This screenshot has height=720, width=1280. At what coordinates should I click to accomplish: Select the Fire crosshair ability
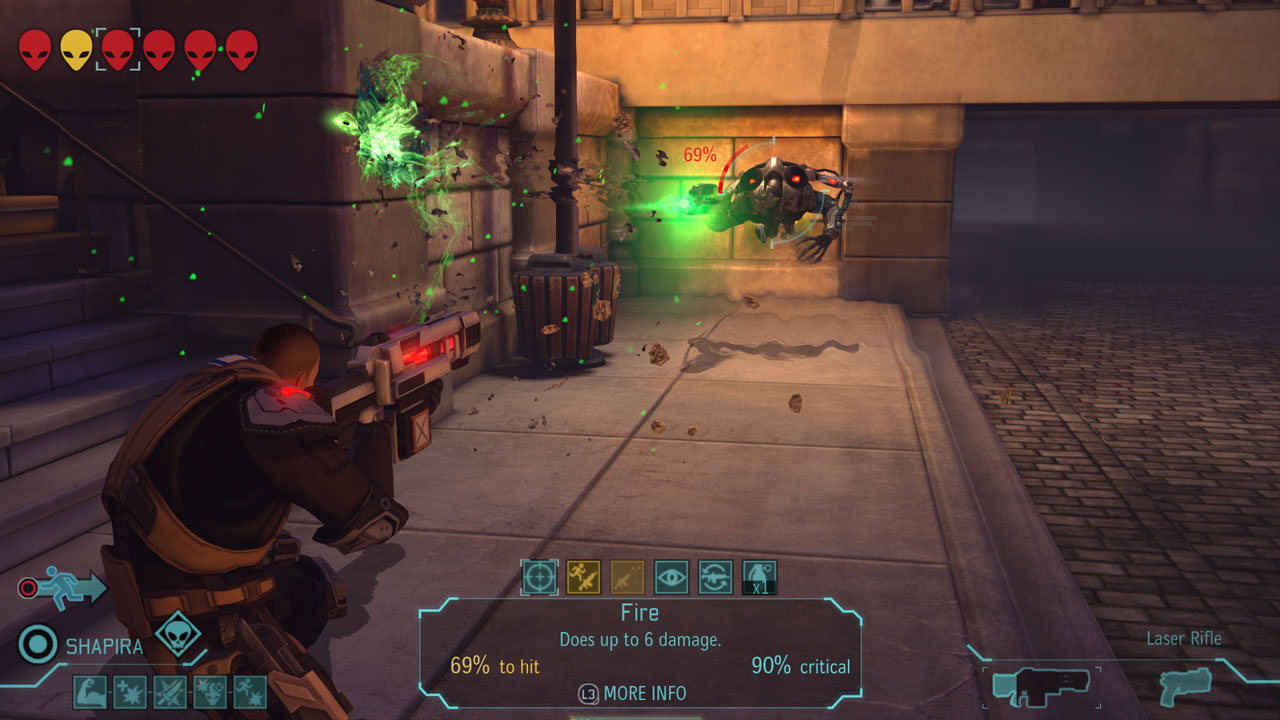[539, 577]
